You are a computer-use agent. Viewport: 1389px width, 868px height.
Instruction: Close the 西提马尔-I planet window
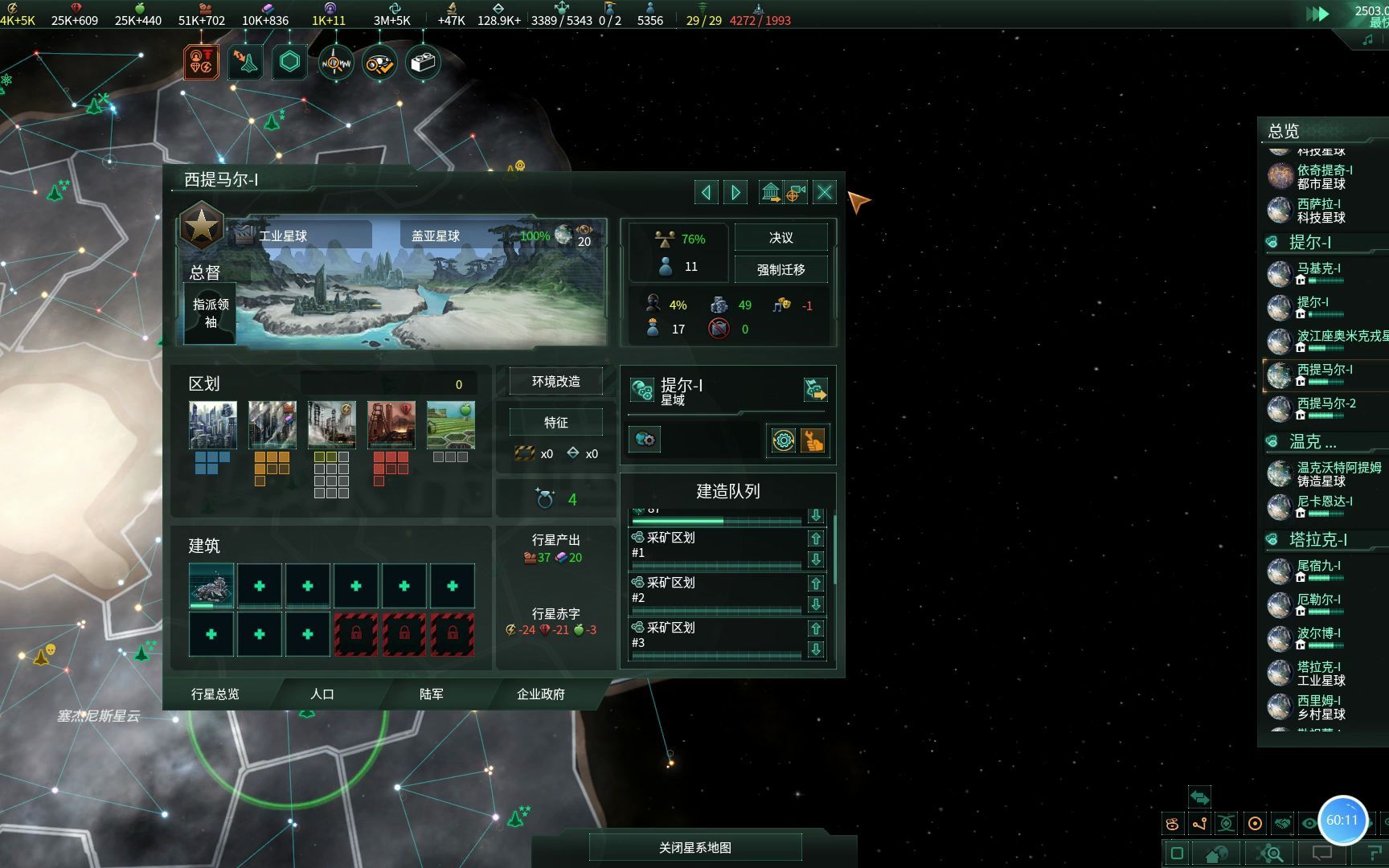[x=825, y=192]
